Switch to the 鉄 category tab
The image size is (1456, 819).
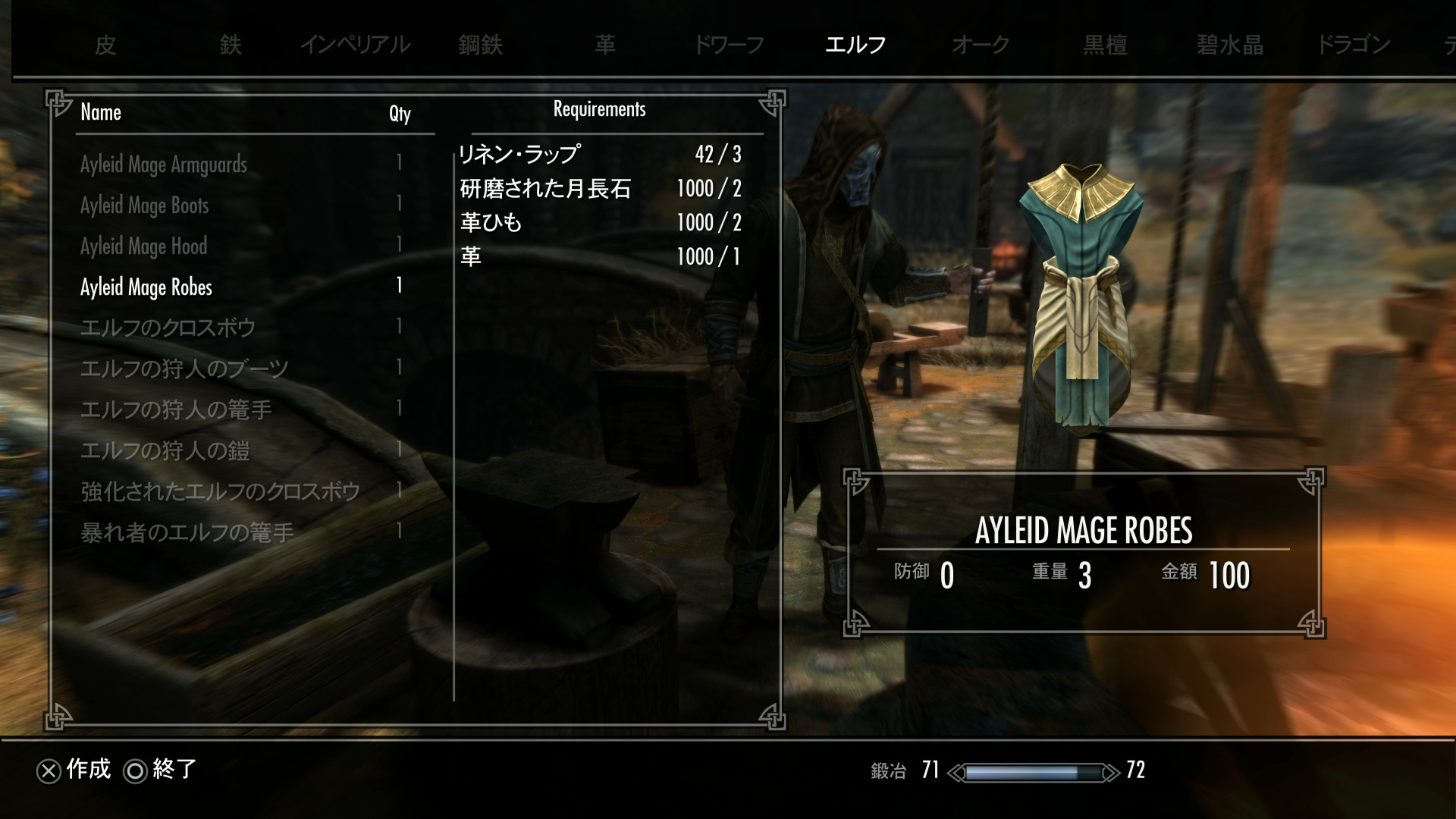pyautogui.click(x=231, y=45)
